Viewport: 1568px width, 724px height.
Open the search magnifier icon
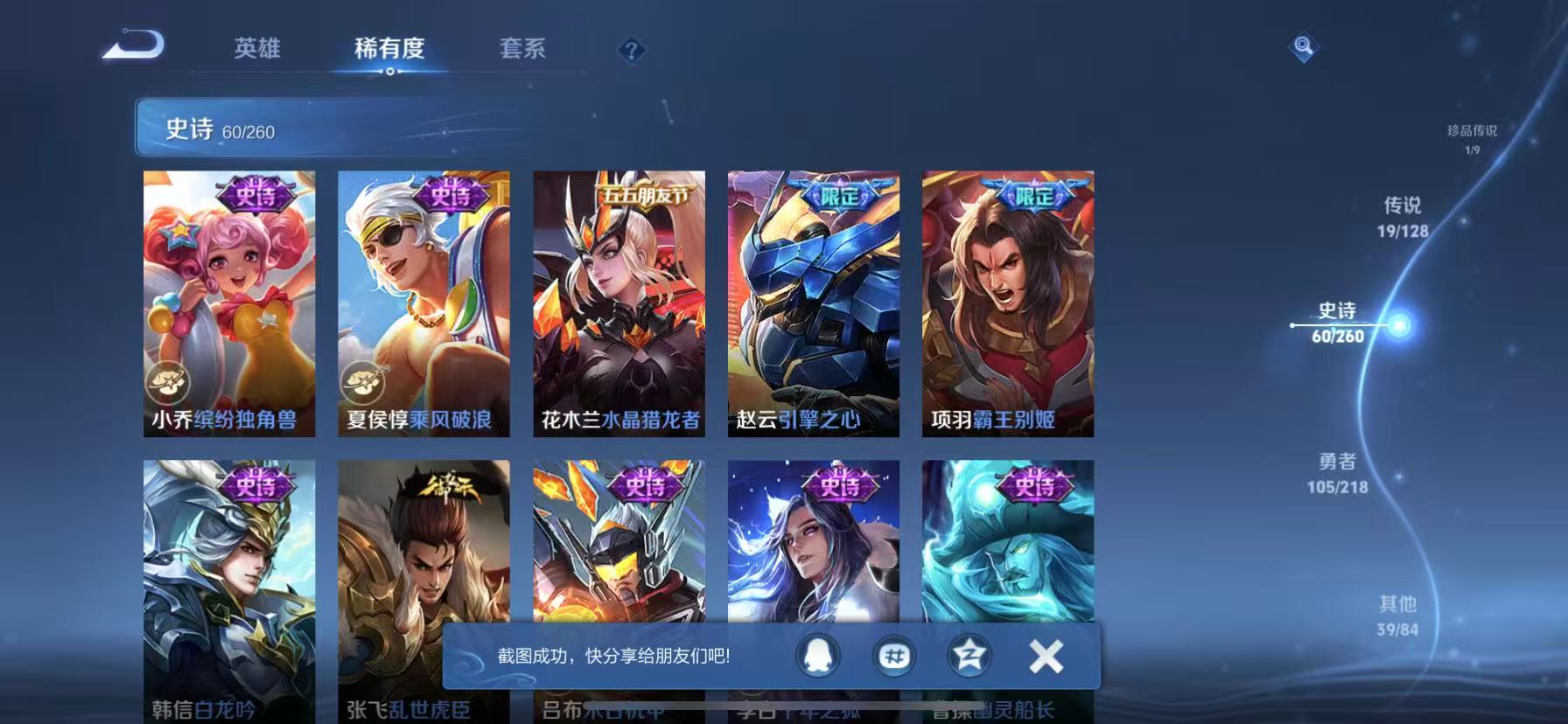click(1304, 47)
